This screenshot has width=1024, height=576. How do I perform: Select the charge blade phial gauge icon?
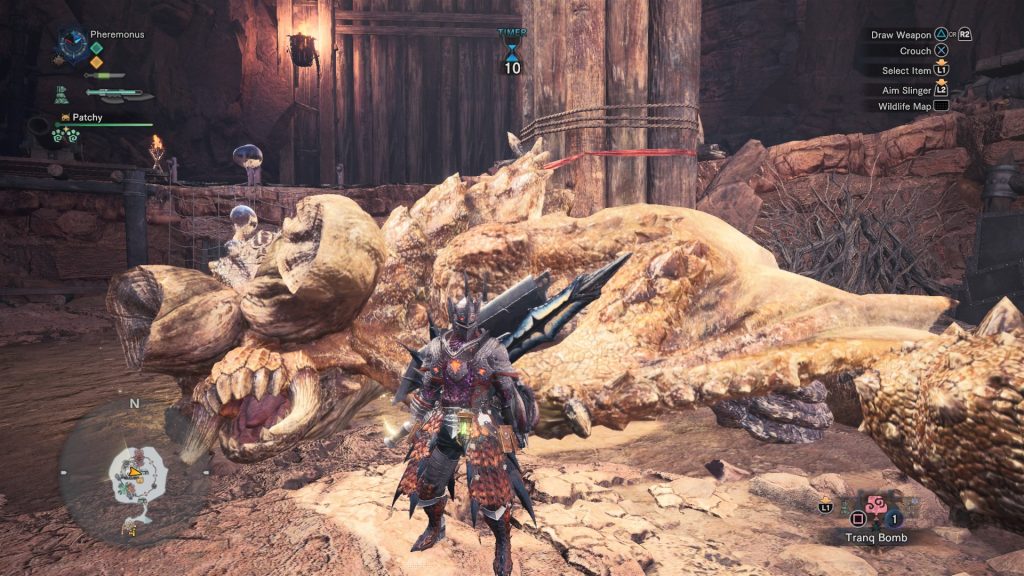(118, 95)
